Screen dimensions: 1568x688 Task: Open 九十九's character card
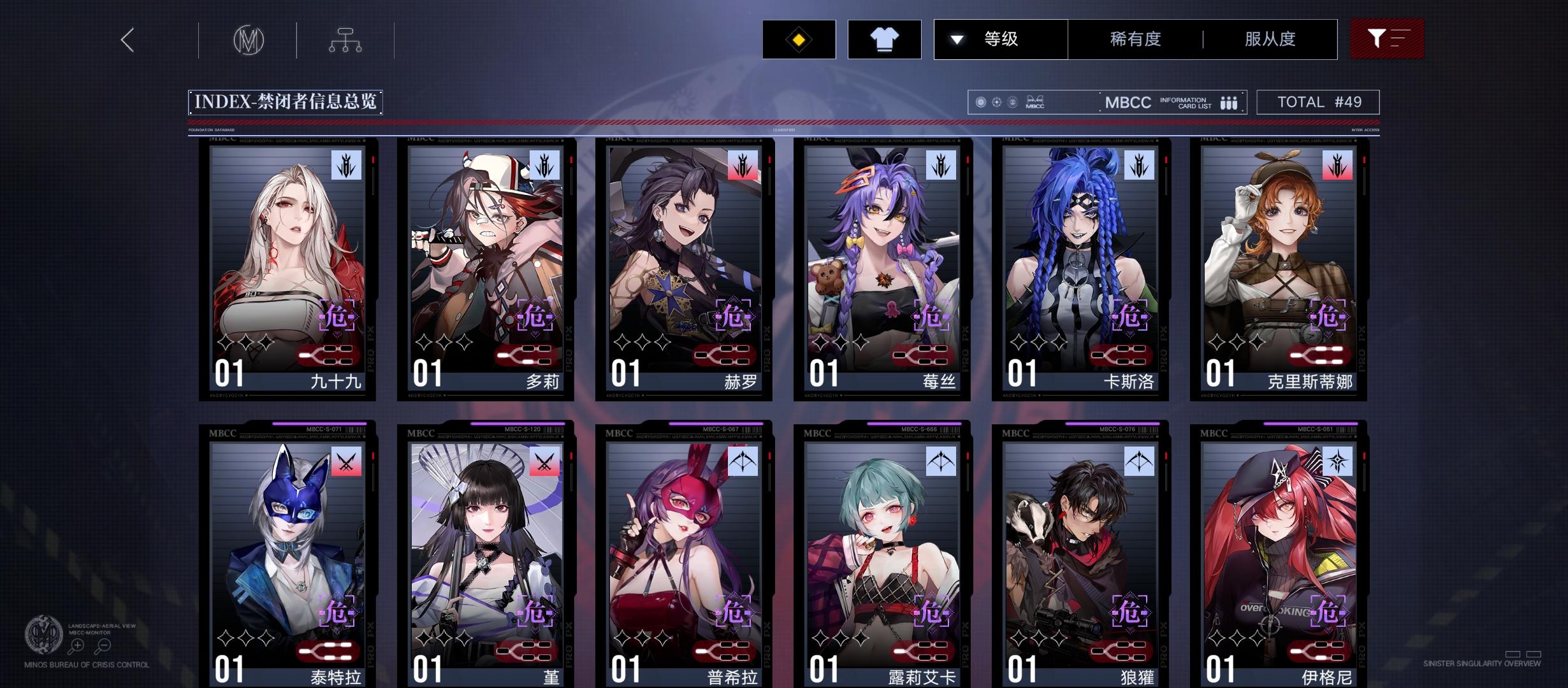288,268
